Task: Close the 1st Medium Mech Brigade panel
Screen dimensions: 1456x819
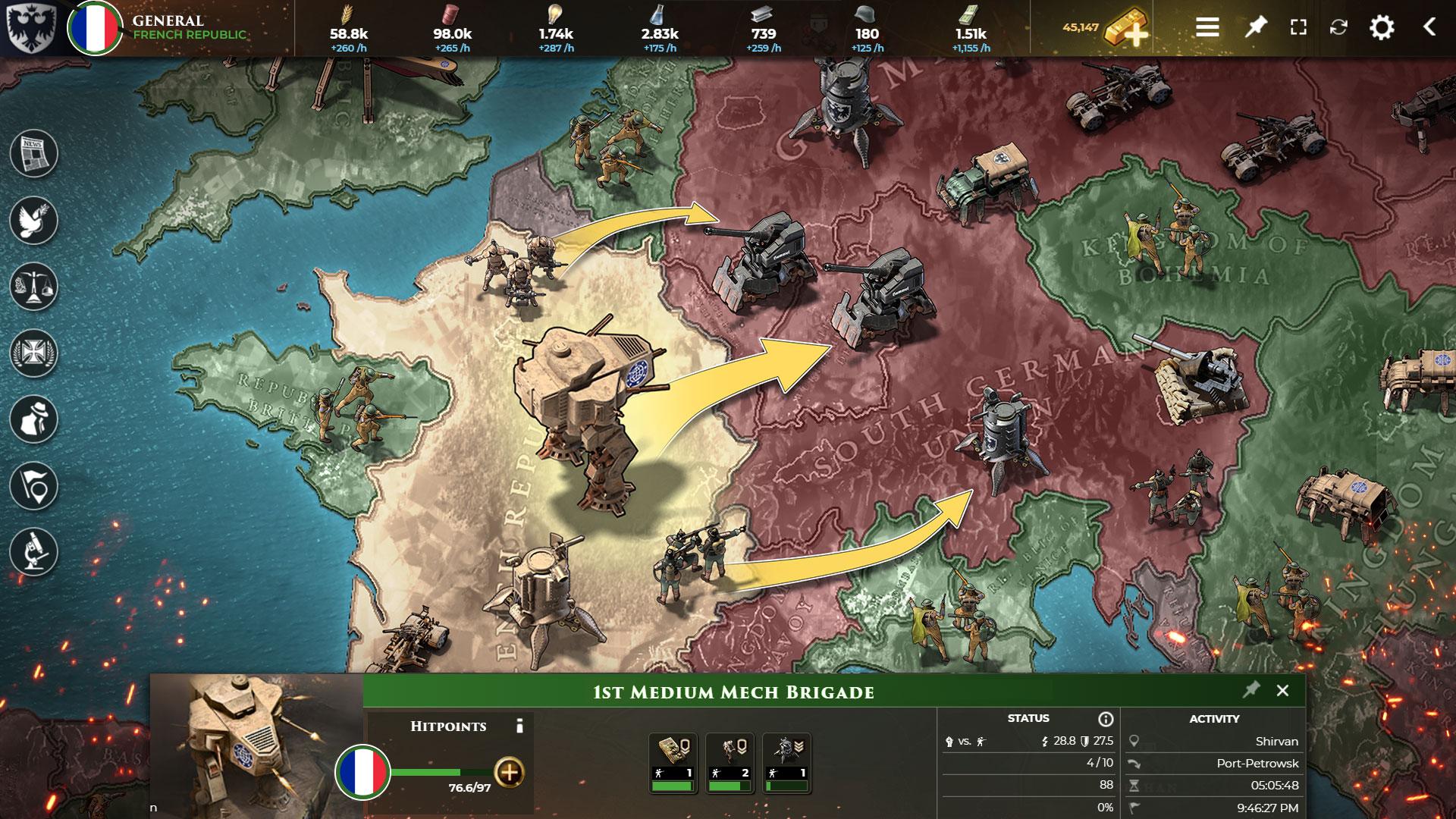Action: [1282, 691]
